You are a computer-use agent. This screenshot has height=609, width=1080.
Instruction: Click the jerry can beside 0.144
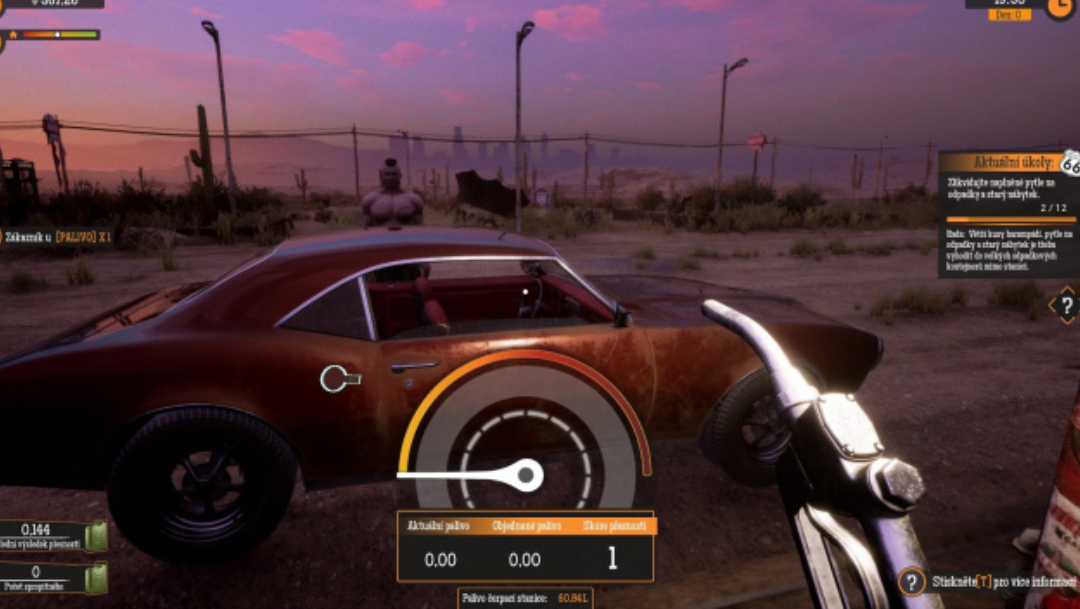[96, 536]
